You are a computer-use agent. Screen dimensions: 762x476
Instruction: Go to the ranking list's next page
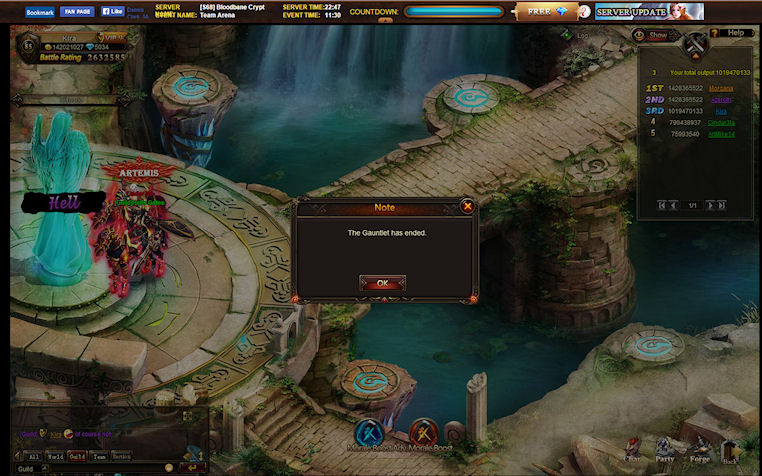pos(711,205)
